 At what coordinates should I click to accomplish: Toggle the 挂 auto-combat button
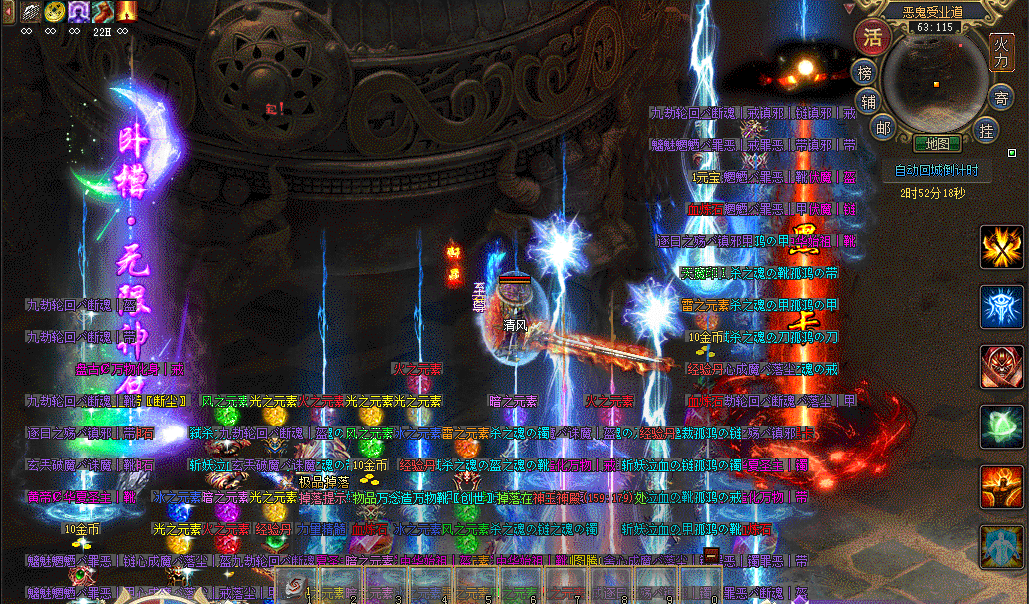click(x=987, y=130)
